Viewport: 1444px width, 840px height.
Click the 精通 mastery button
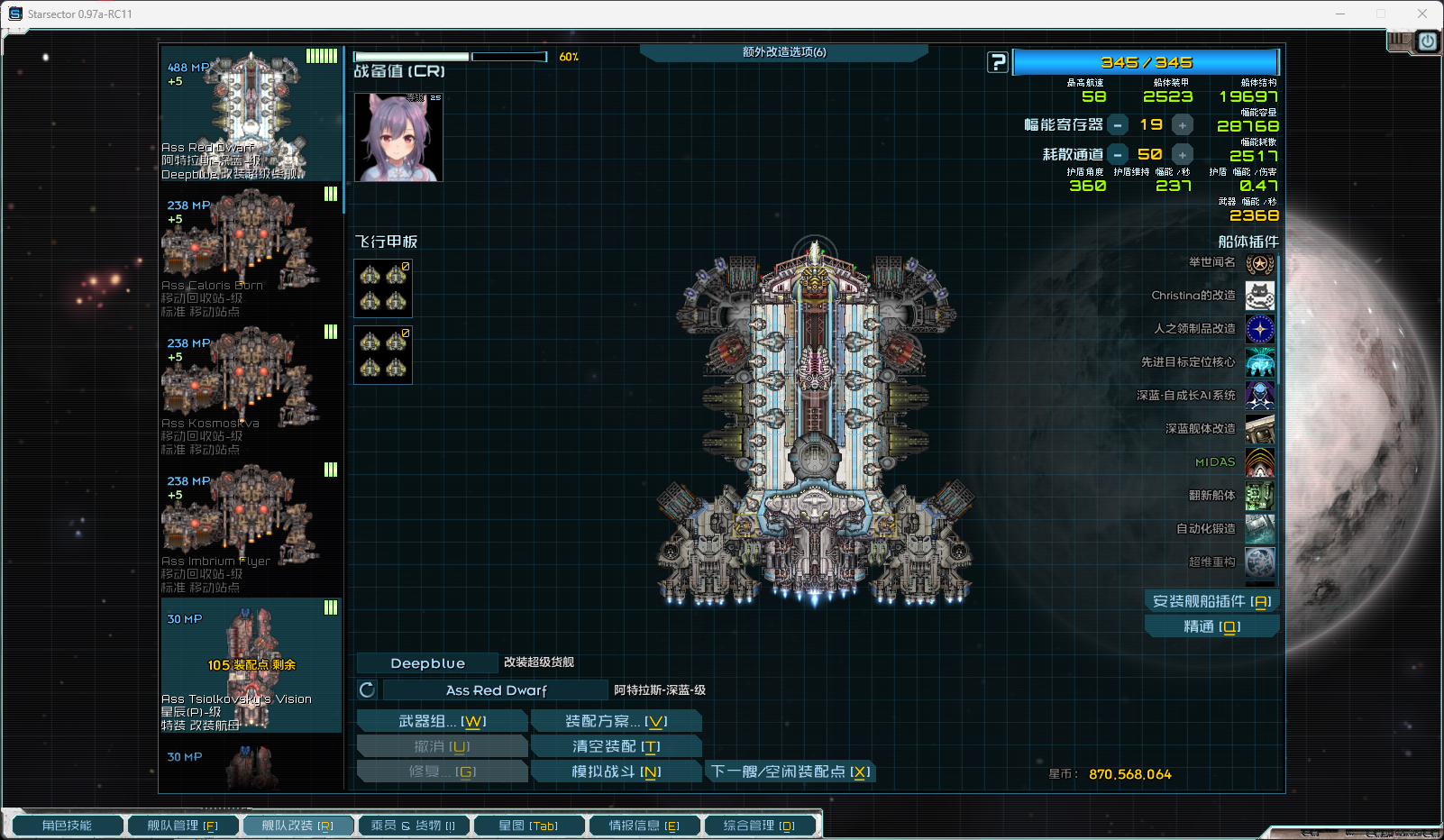[x=1211, y=626]
